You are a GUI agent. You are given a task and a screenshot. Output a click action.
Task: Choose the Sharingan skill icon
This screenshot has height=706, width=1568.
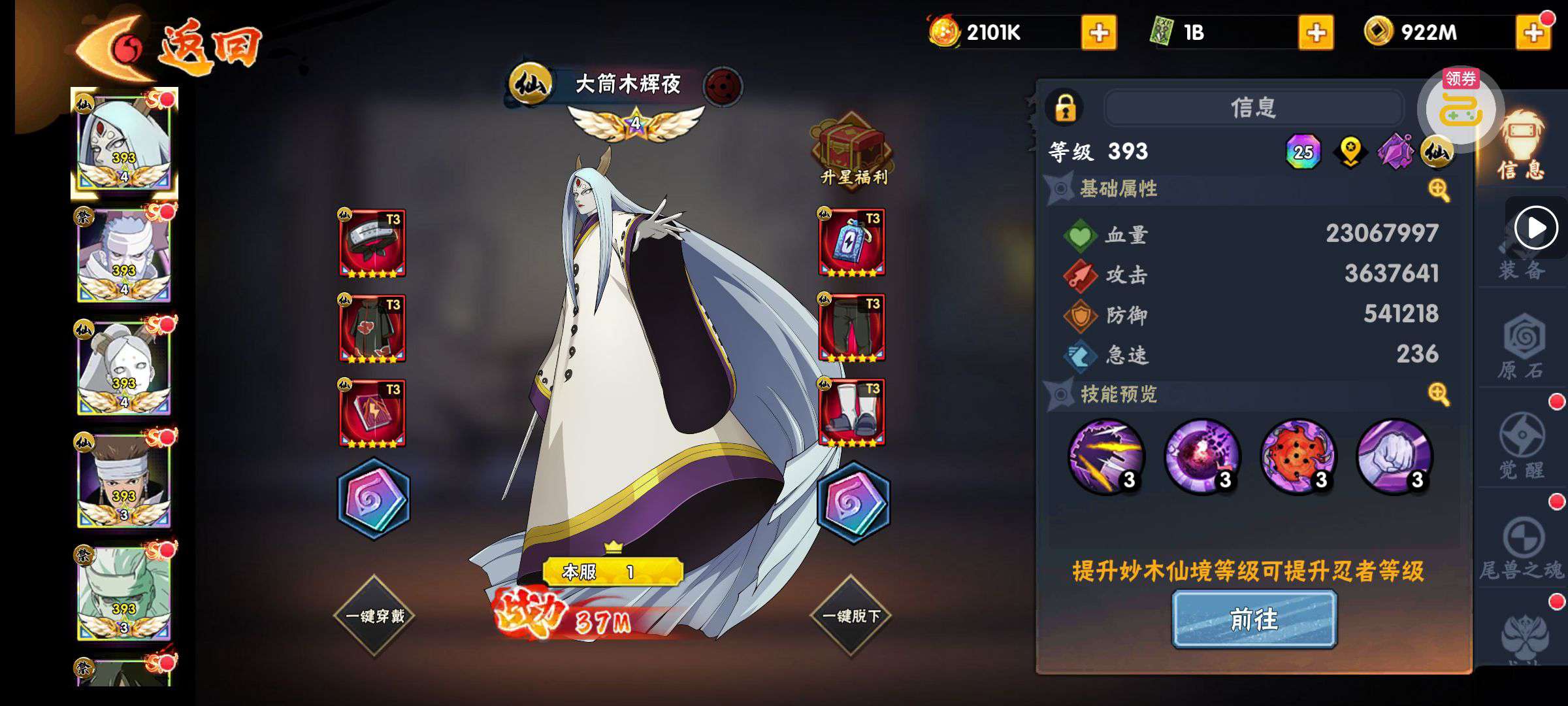(x=1298, y=456)
